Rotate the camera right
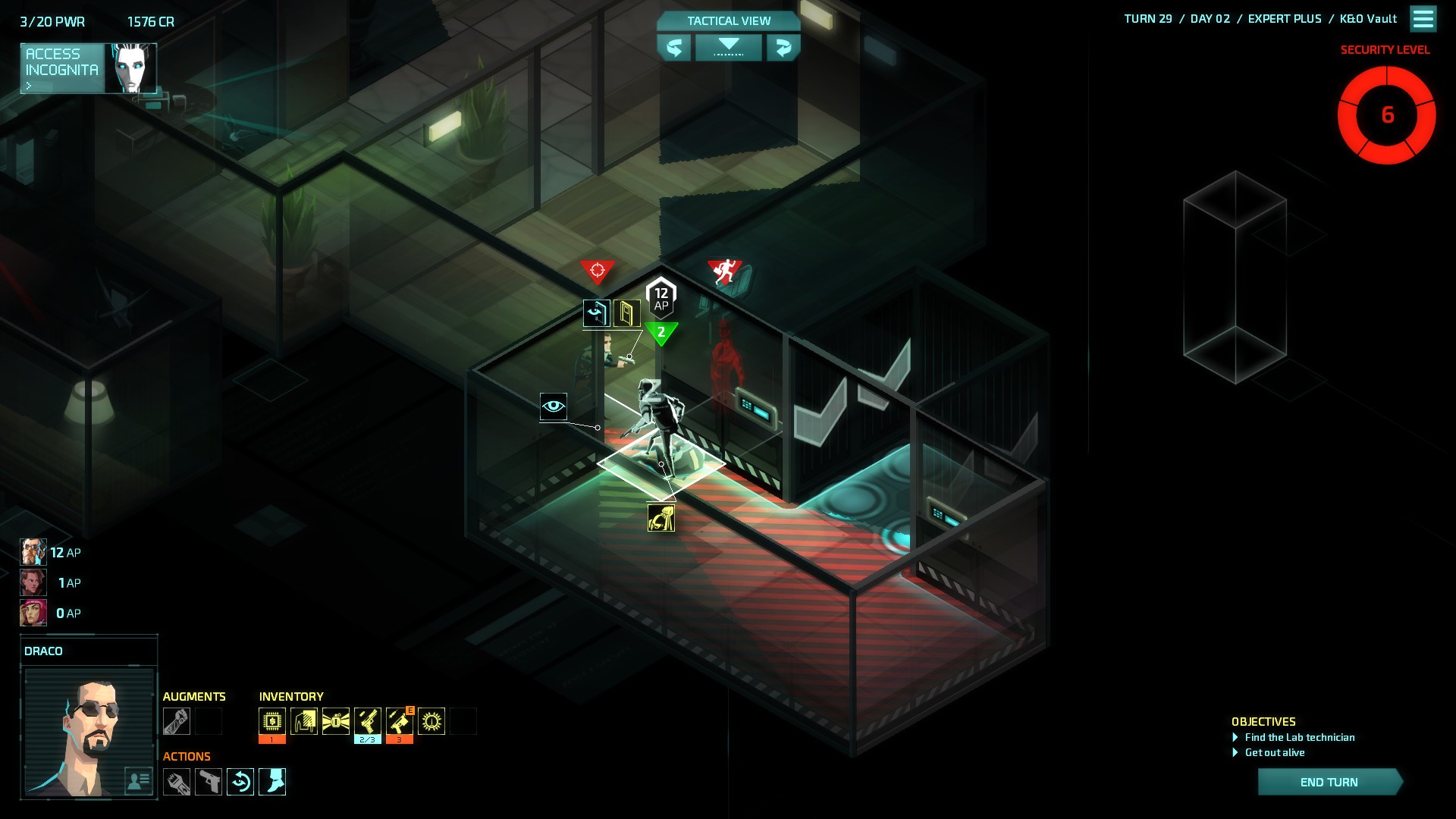 tap(783, 48)
